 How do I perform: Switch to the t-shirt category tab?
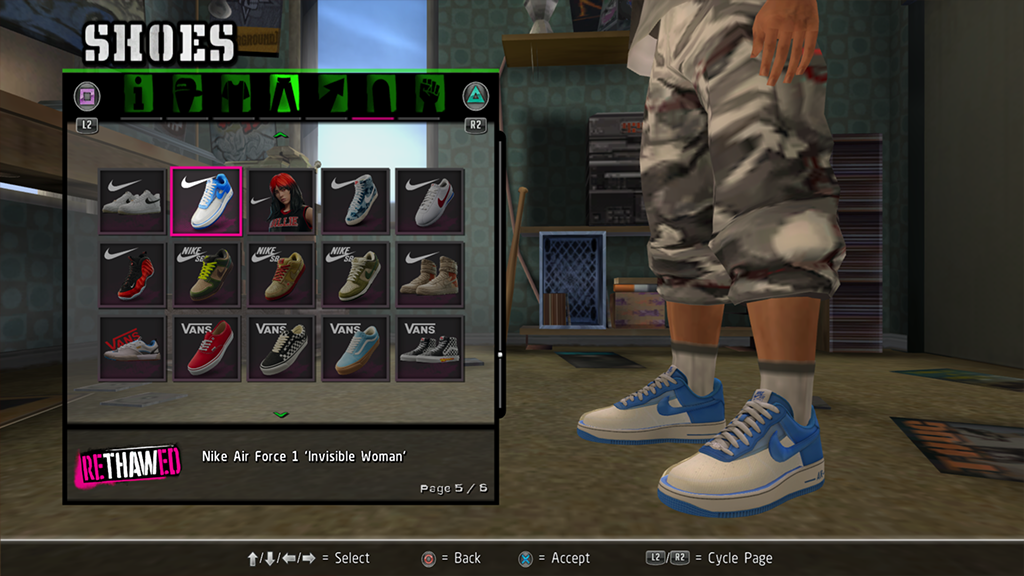pos(234,96)
